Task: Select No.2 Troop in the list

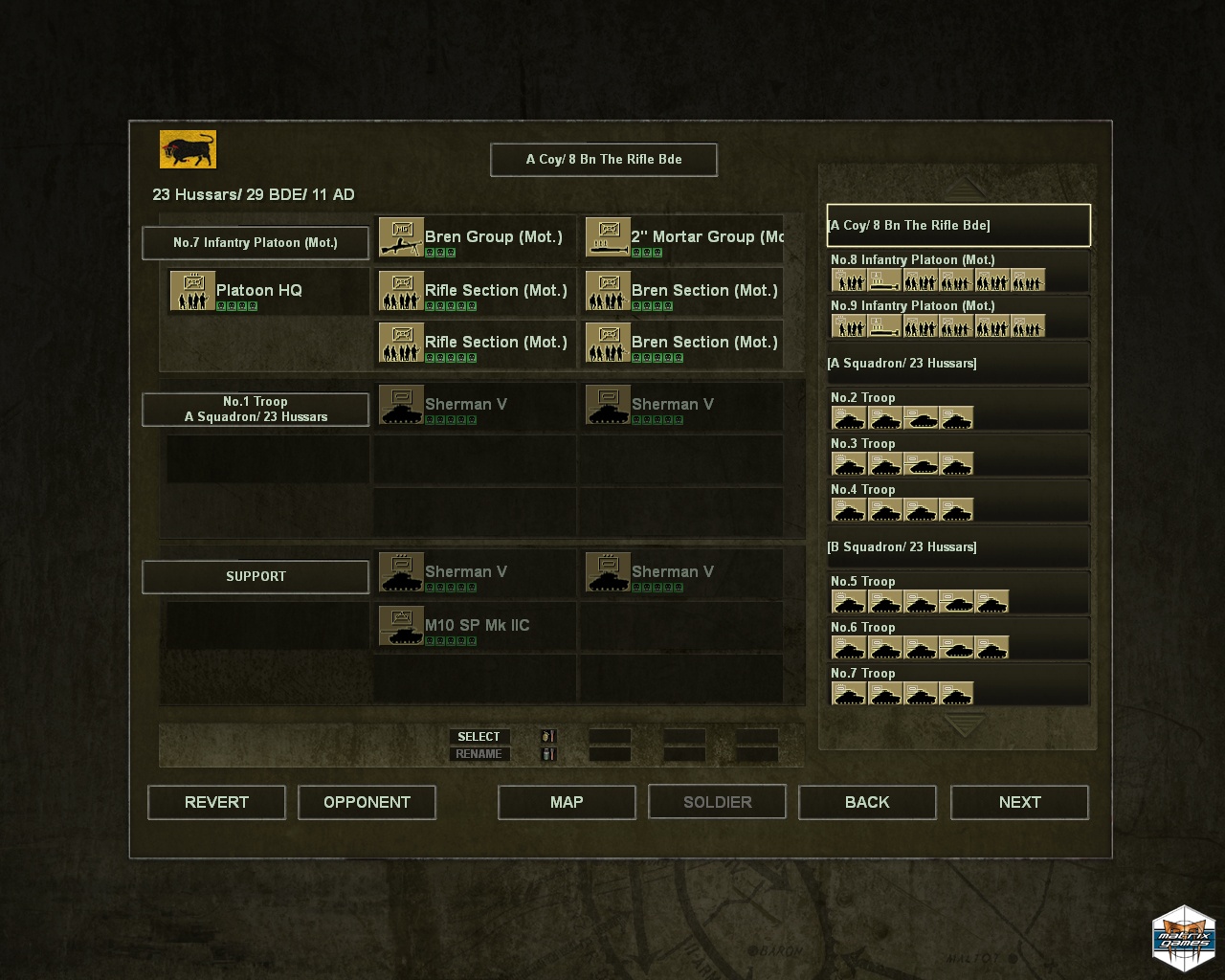Action: click(x=957, y=410)
